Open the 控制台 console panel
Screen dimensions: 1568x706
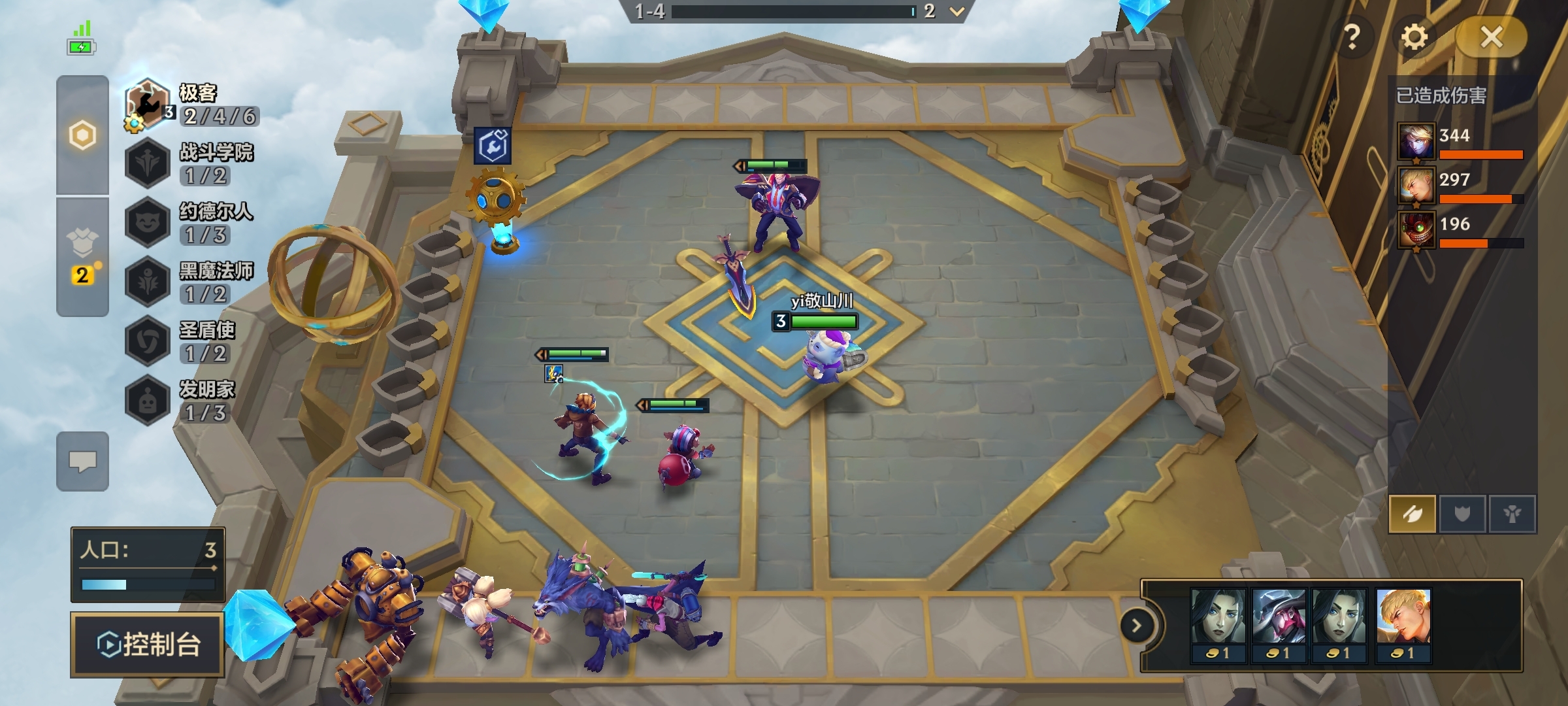click(148, 645)
